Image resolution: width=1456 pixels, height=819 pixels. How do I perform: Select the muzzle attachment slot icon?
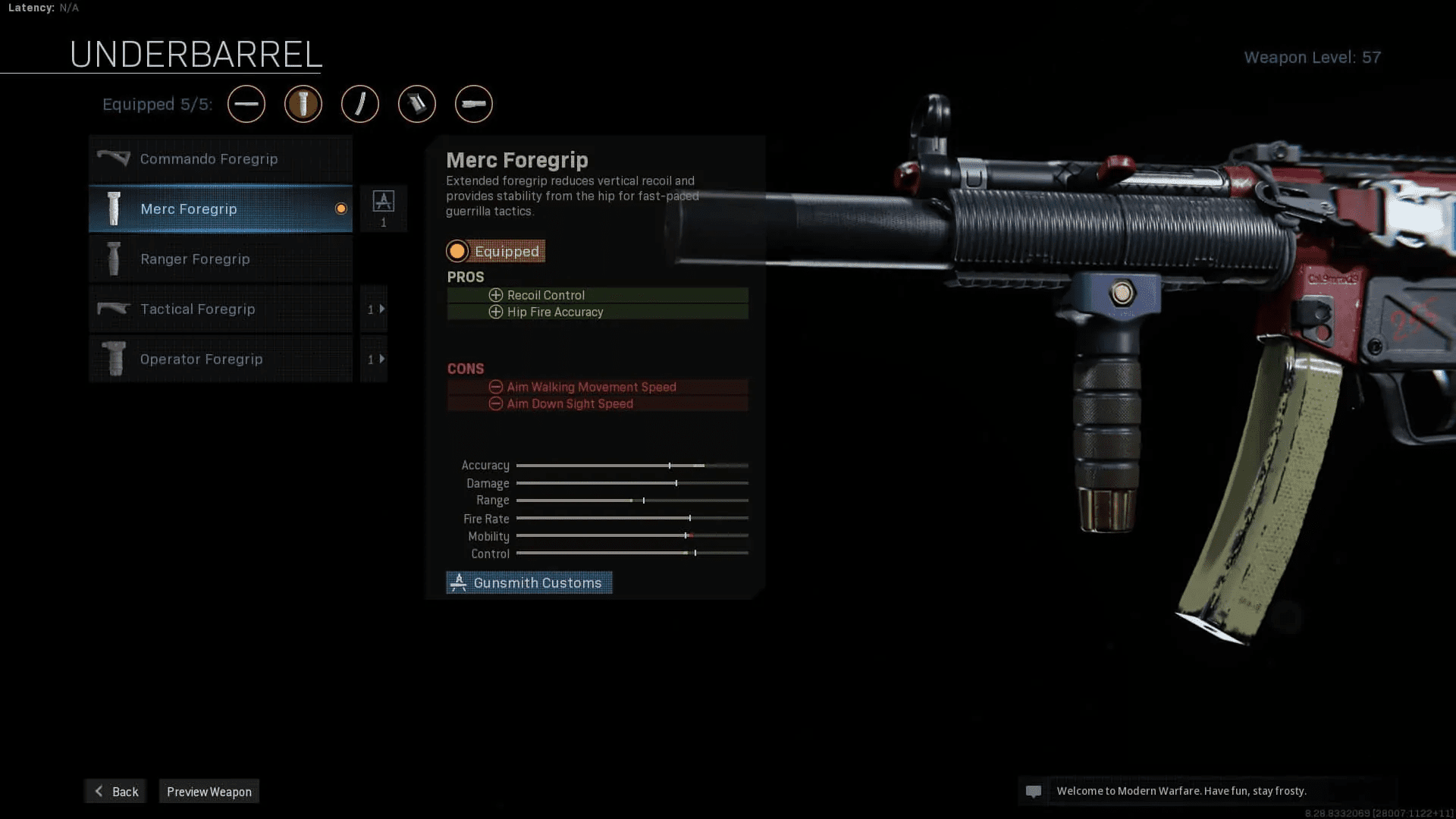[x=246, y=104]
